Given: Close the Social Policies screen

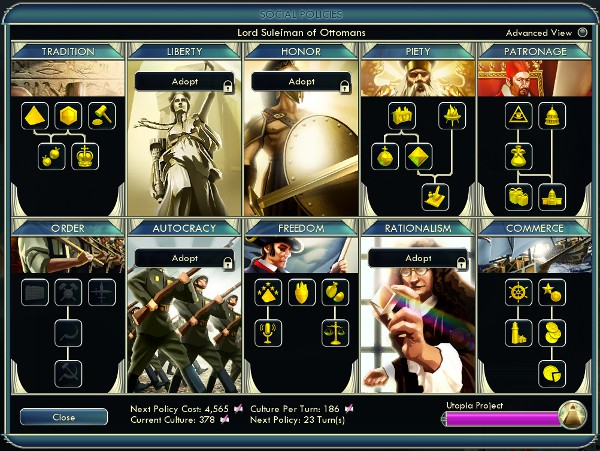Looking at the screenshot, I should coord(64,417).
